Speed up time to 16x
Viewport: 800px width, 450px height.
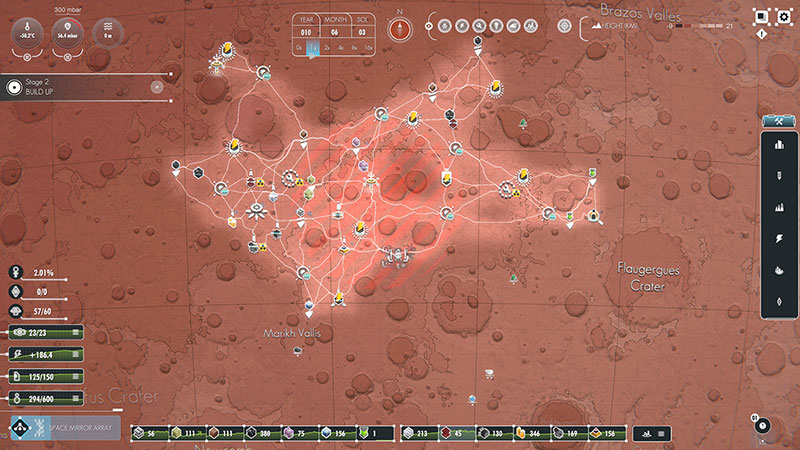click(x=369, y=47)
